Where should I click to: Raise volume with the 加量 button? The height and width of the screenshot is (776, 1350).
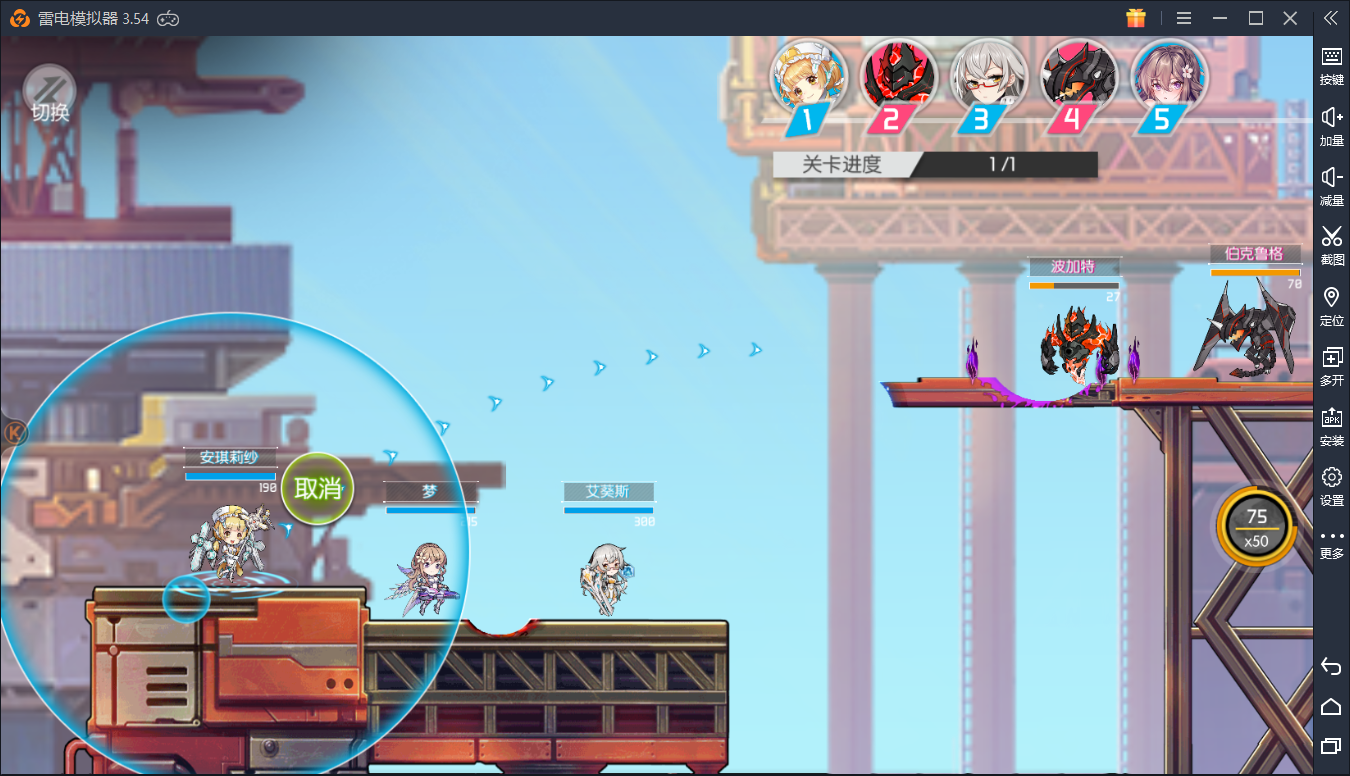click(x=1331, y=125)
